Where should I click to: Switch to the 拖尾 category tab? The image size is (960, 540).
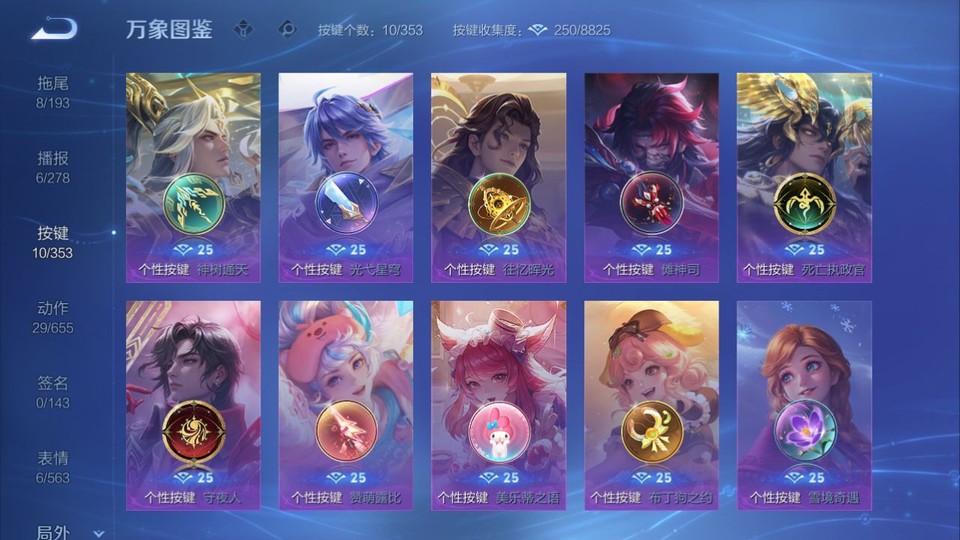(x=53, y=92)
